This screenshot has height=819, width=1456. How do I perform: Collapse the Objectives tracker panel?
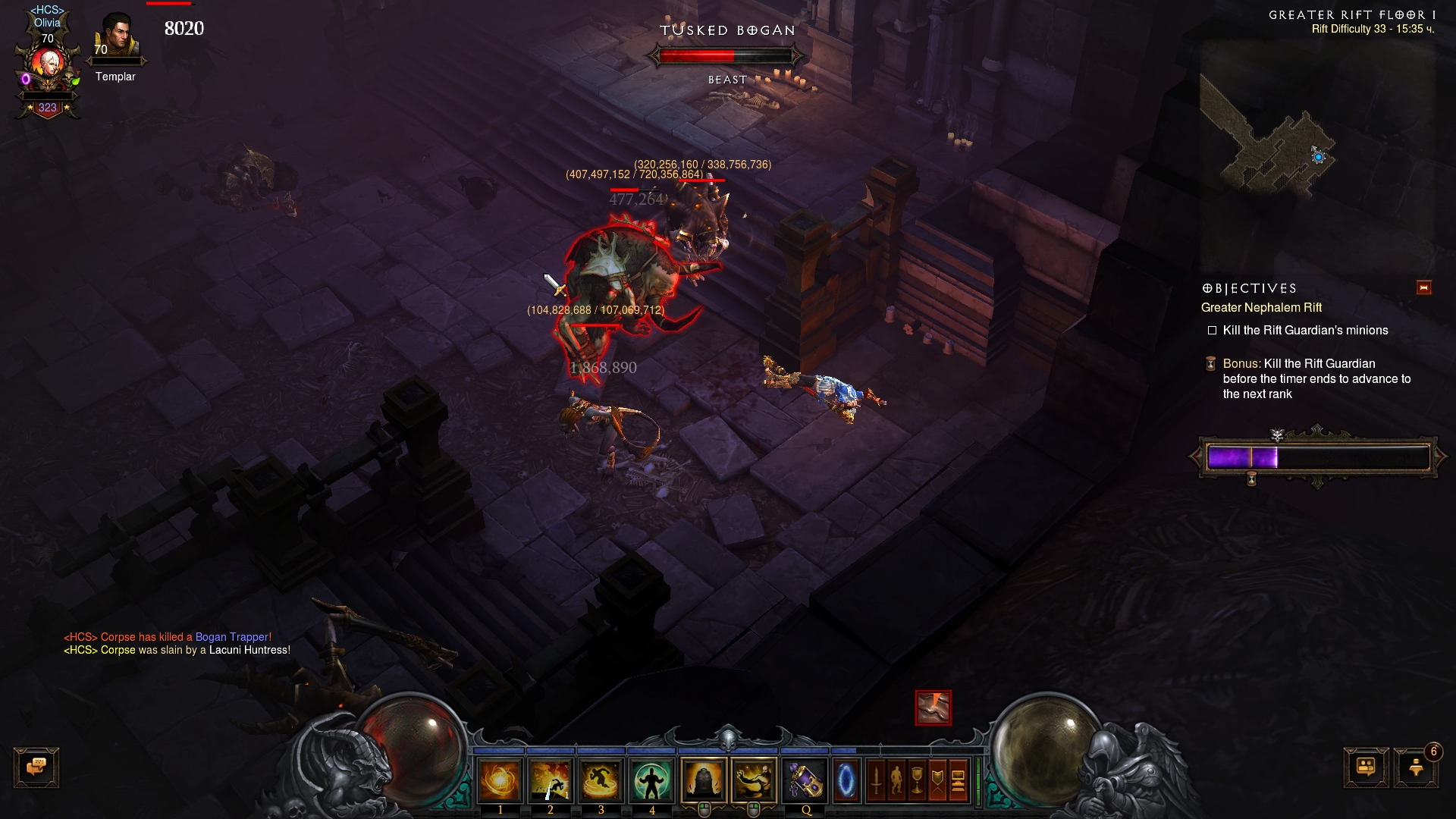click(x=1423, y=287)
